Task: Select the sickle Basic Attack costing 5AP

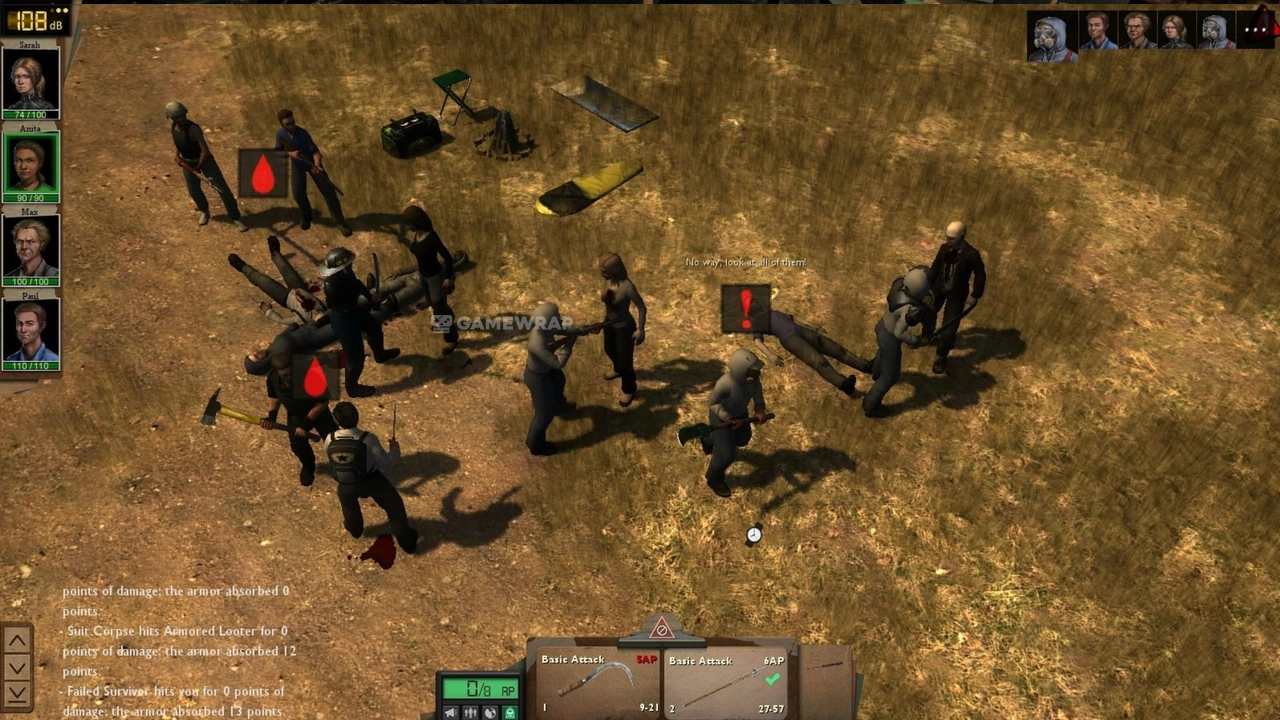Action: click(597, 682)
